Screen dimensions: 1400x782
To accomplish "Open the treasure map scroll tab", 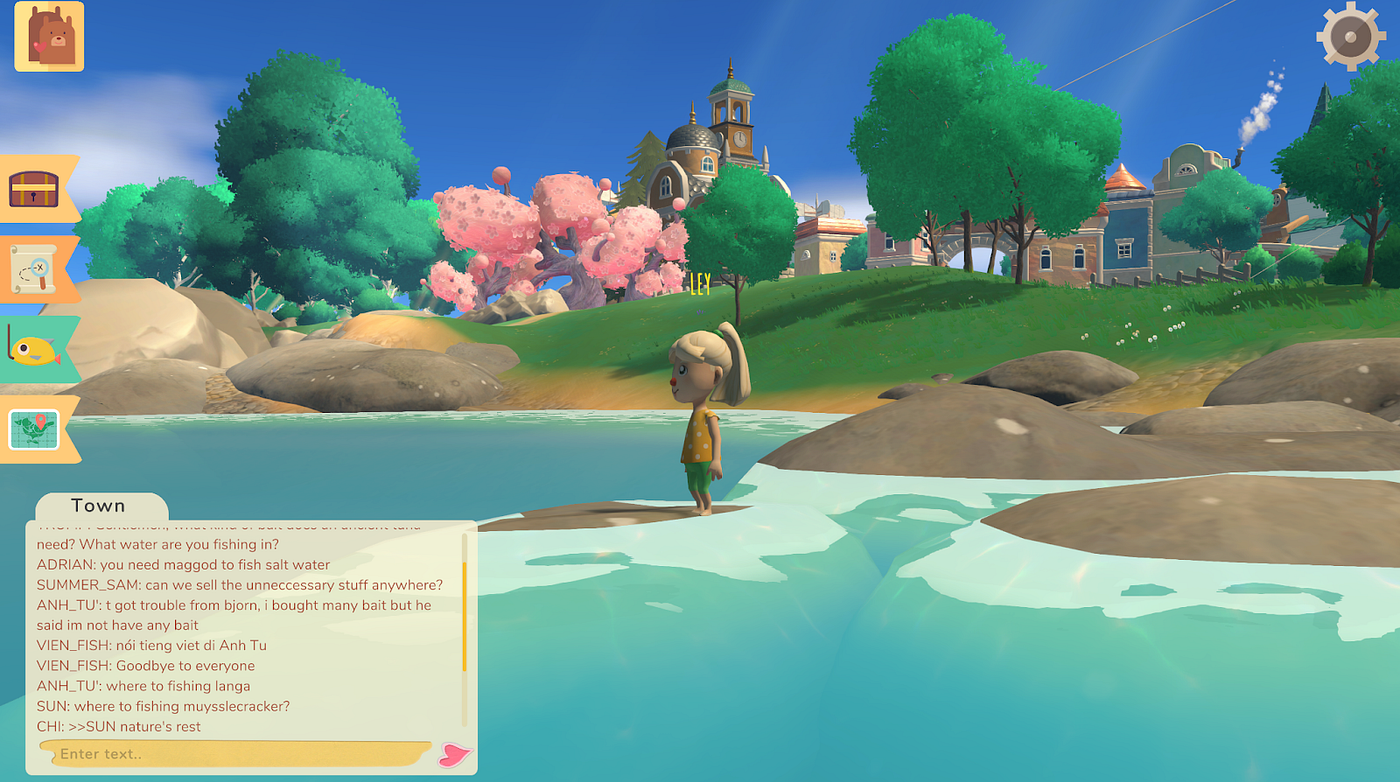I will 34,269.
